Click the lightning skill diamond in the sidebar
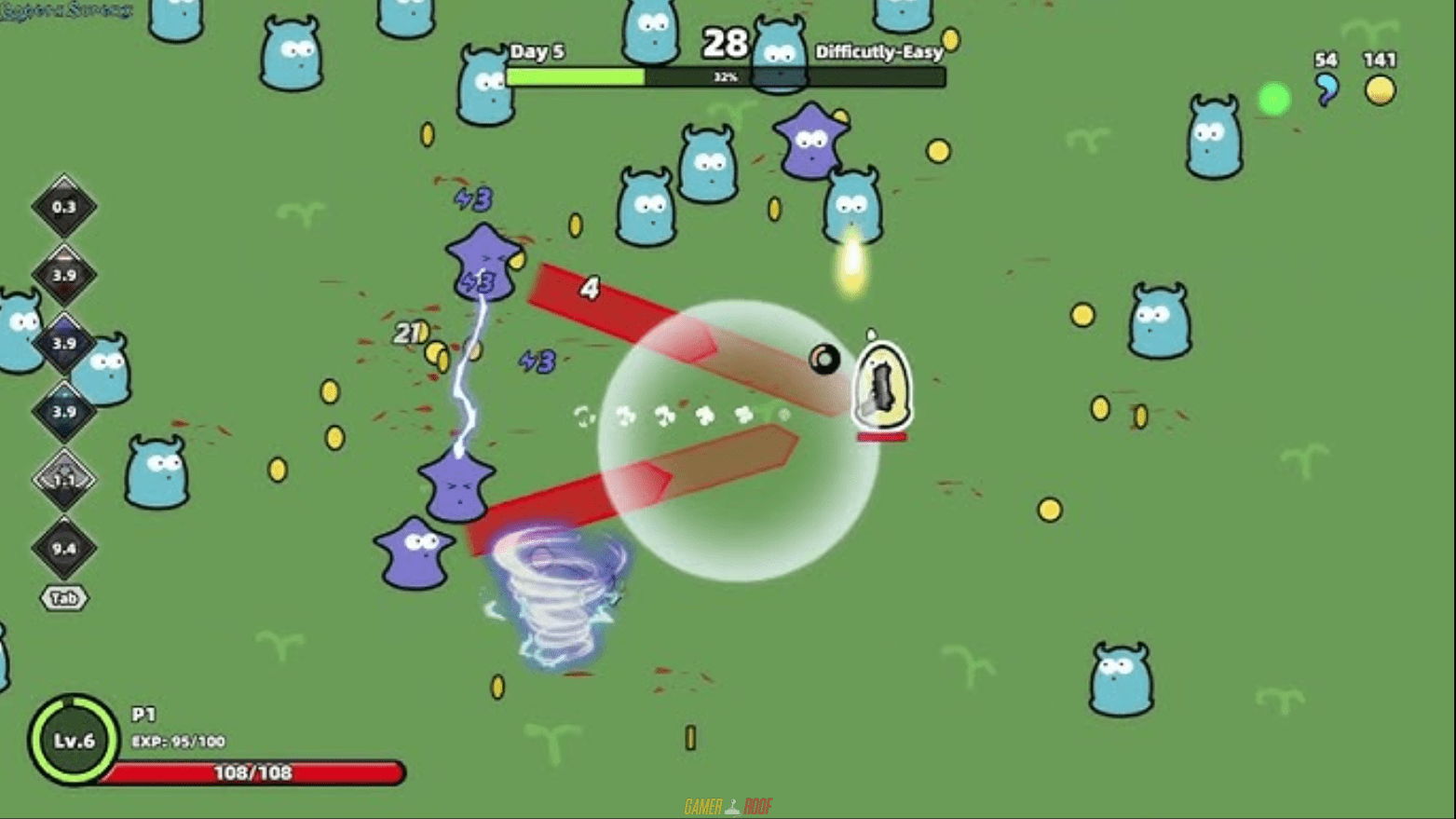The width and height of the screenshot is (1456, 819). (63, 342)
